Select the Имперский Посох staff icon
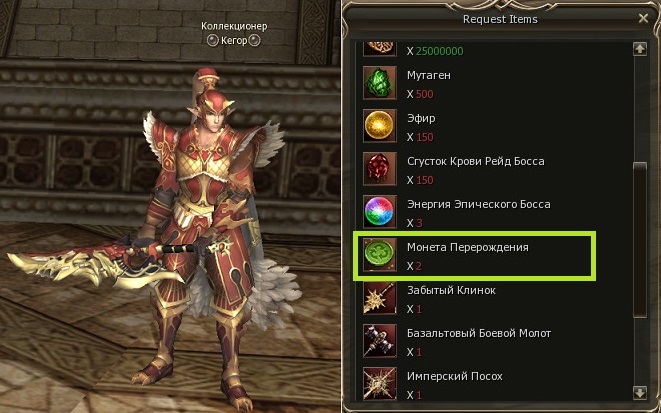 (379, 383)
